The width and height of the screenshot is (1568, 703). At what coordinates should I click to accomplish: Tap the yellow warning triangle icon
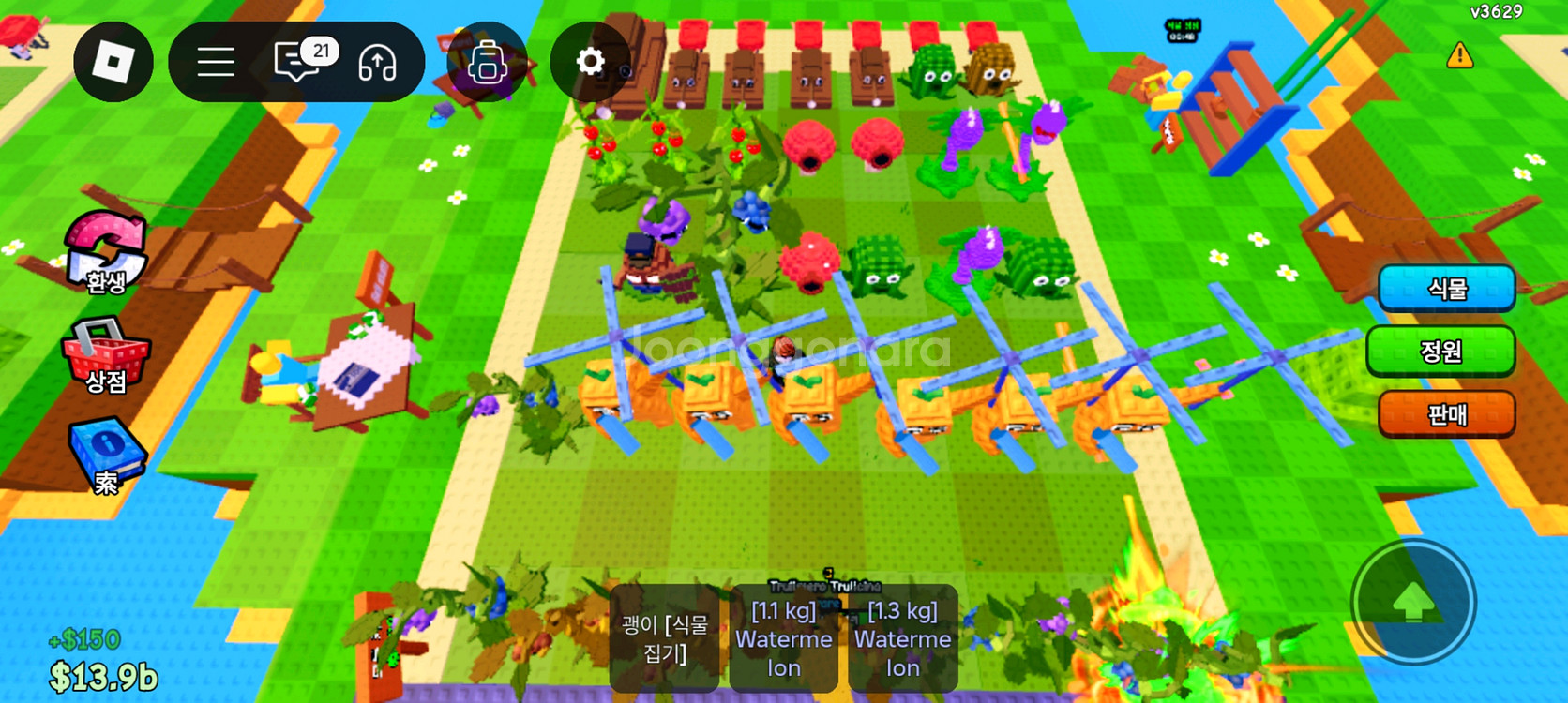tap(1459, 56)
